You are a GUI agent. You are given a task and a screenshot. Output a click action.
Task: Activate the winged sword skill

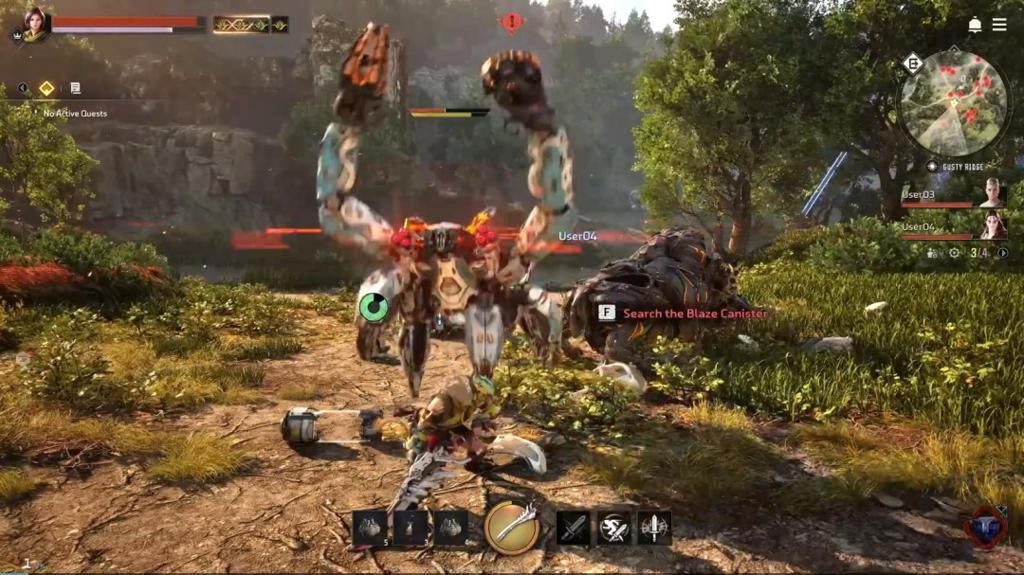[x=654, y=527]
